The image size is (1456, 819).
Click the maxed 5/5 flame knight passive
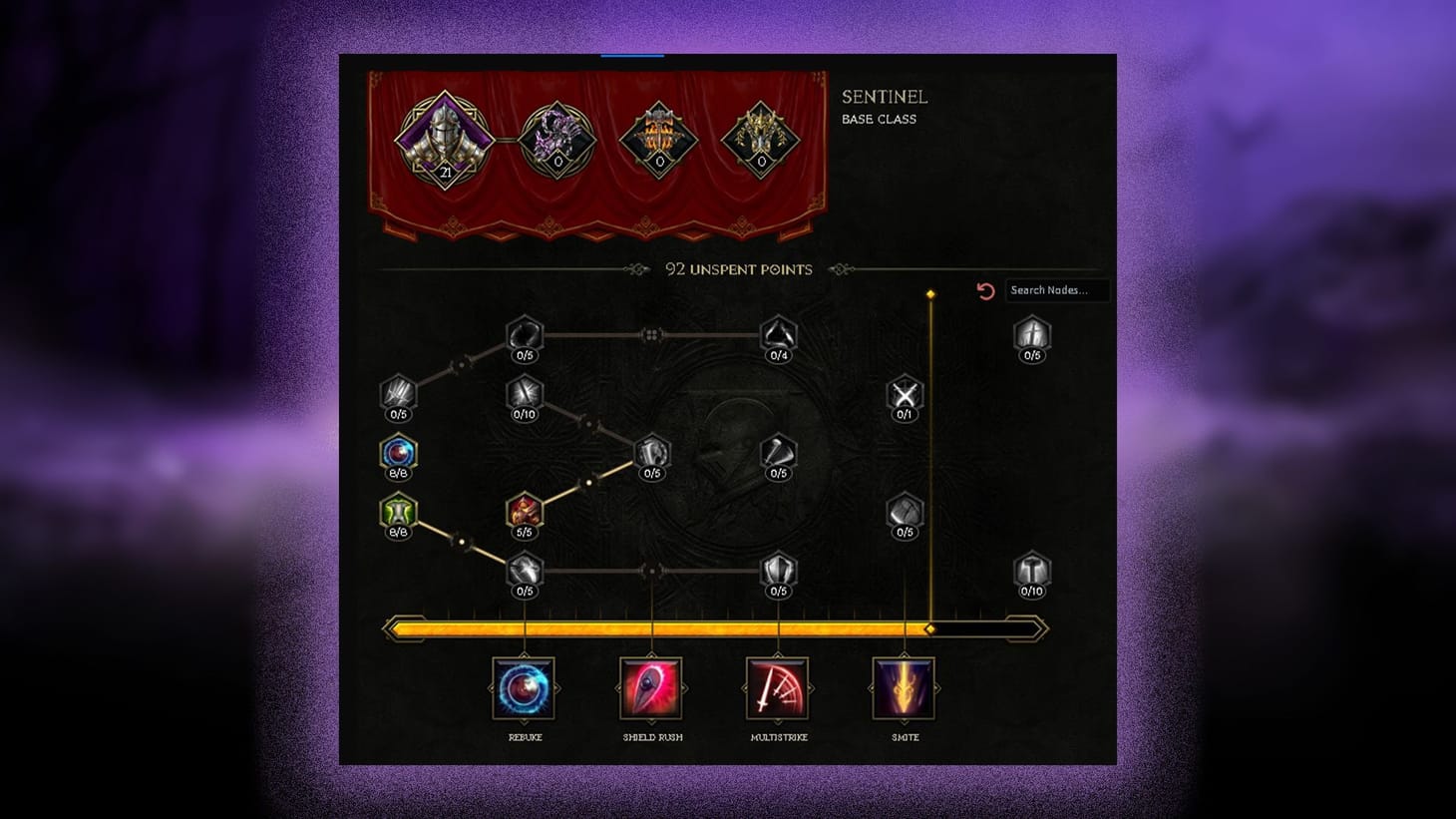coord(526,512)
